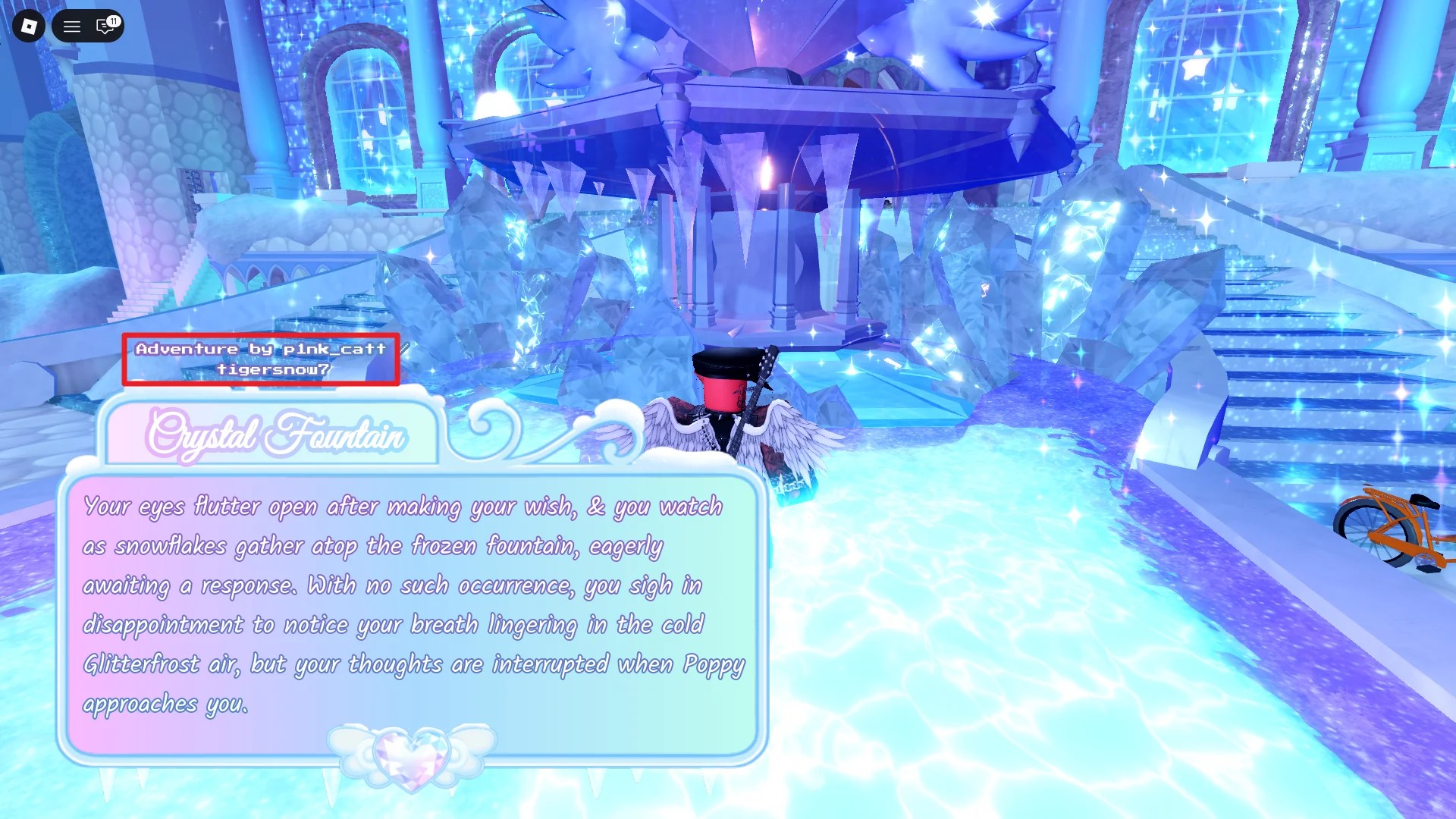
Task: Open the hamburger menu next to Roblox logo
Action: pyautogui.click(x=72, y=27)
